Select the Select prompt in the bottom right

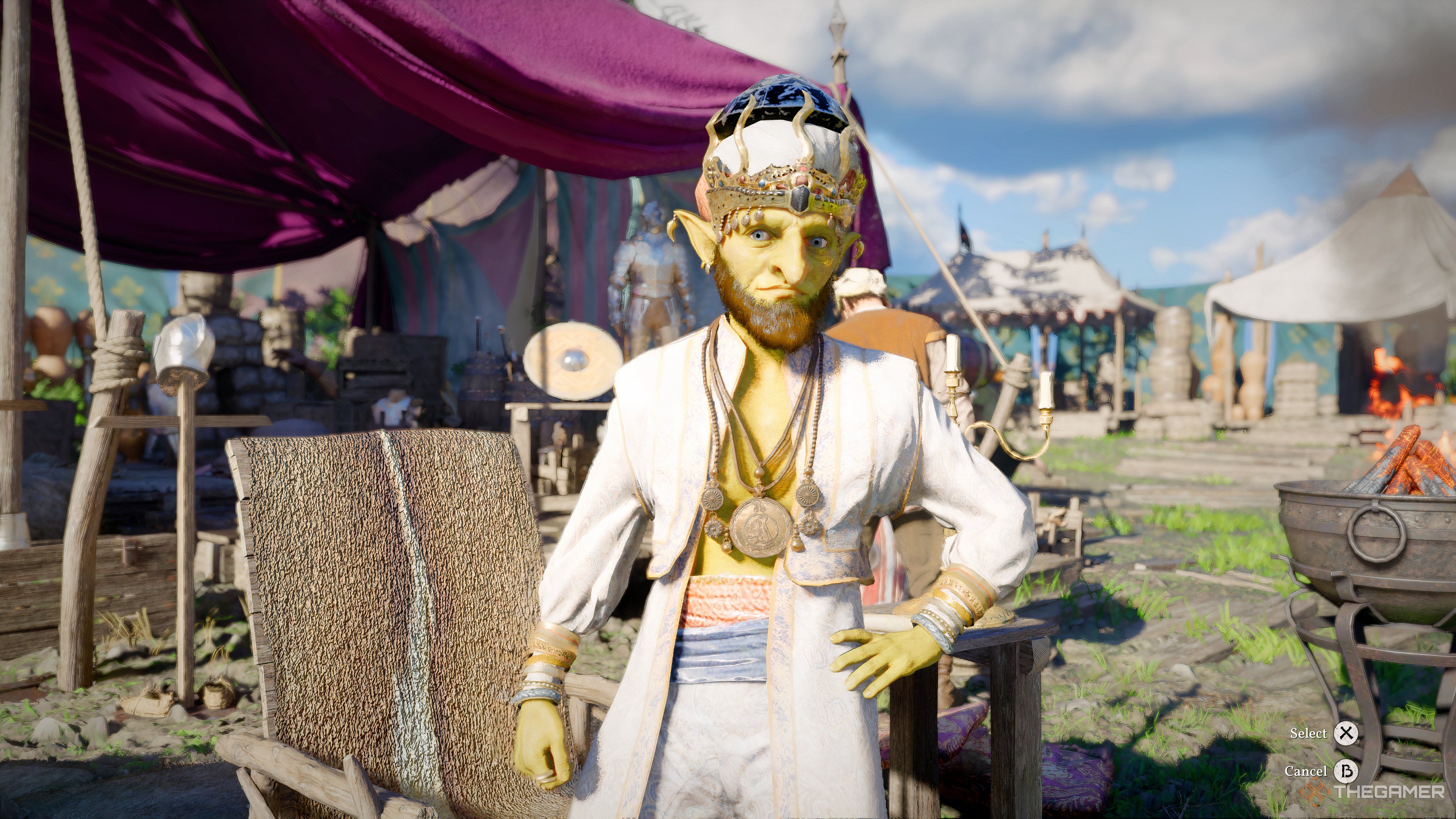tap(1309, 734)
